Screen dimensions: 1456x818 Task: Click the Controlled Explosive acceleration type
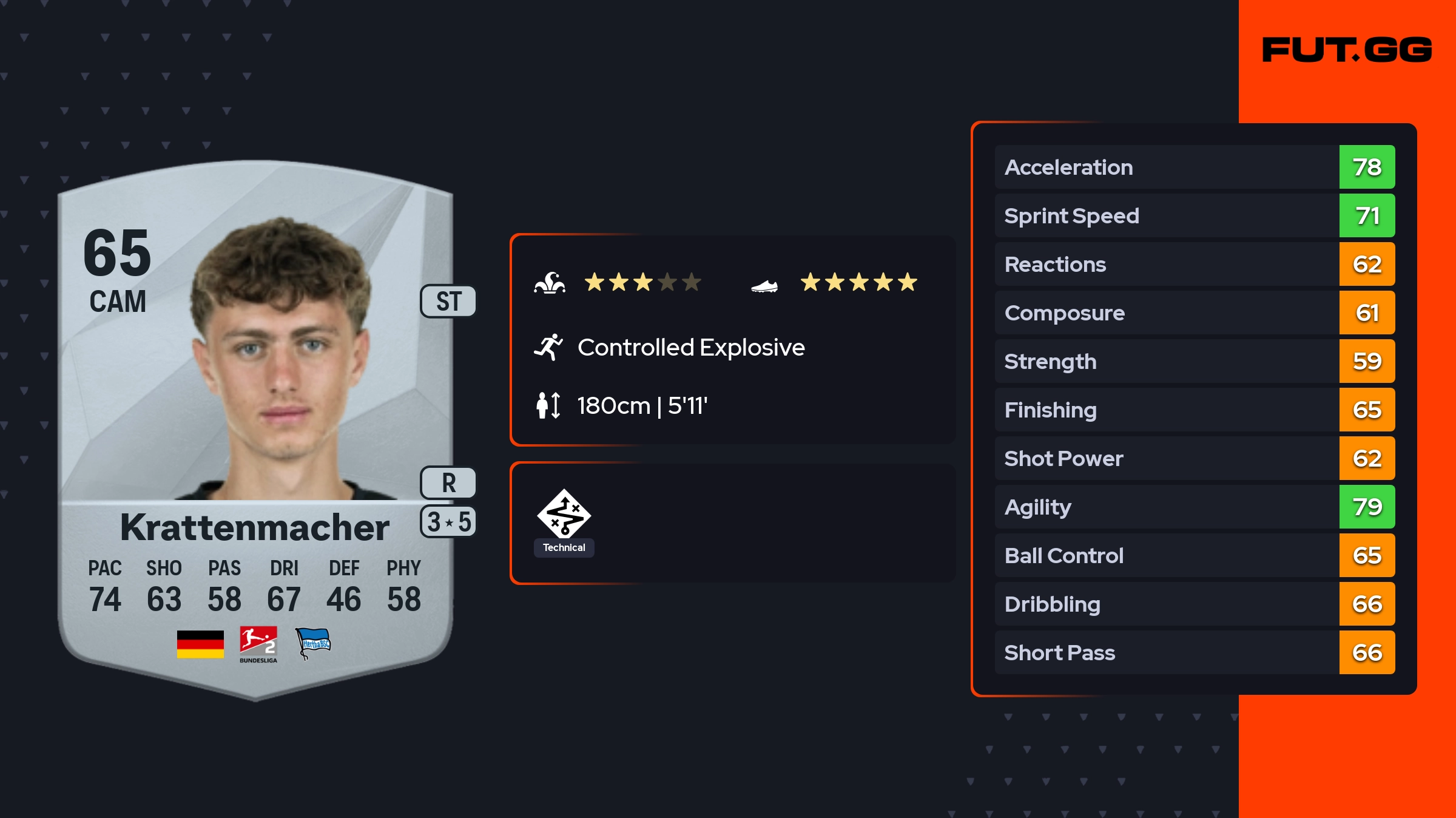coord(690,348)
